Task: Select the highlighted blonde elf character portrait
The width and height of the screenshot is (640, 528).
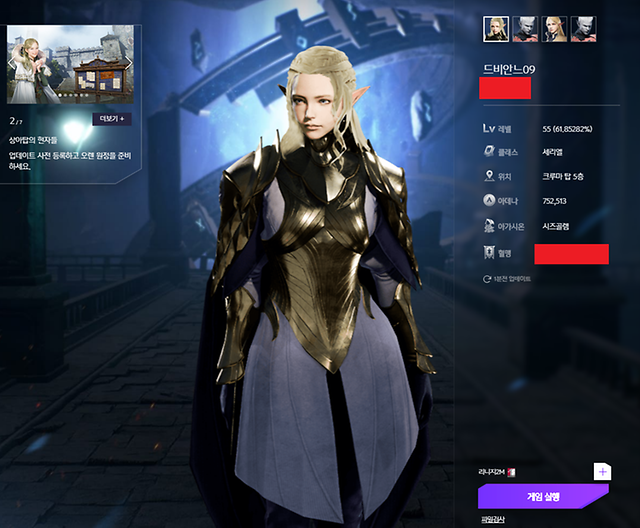Action: 497,29
